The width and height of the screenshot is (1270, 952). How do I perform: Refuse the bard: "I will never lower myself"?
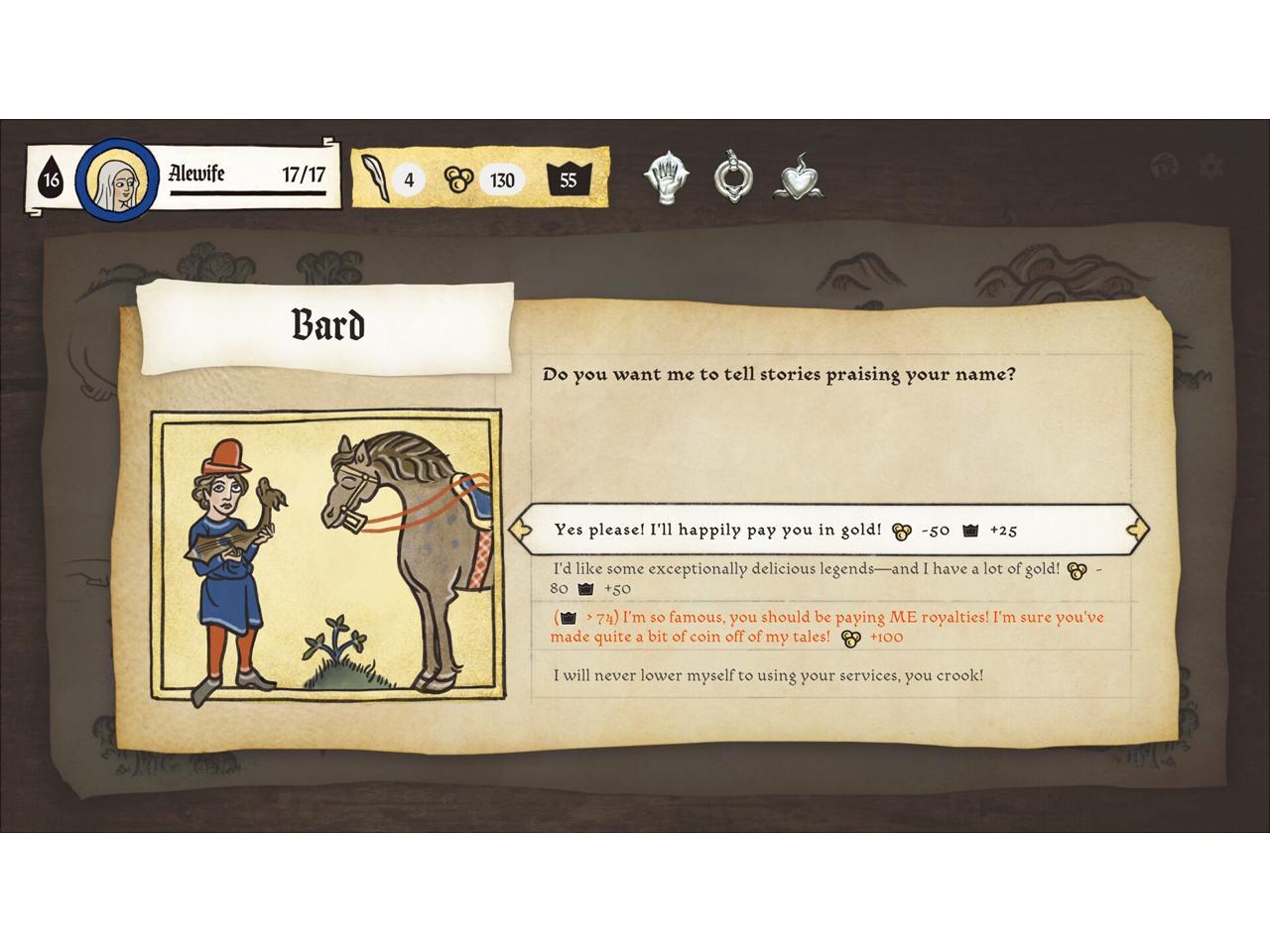(x=768, y=675)
